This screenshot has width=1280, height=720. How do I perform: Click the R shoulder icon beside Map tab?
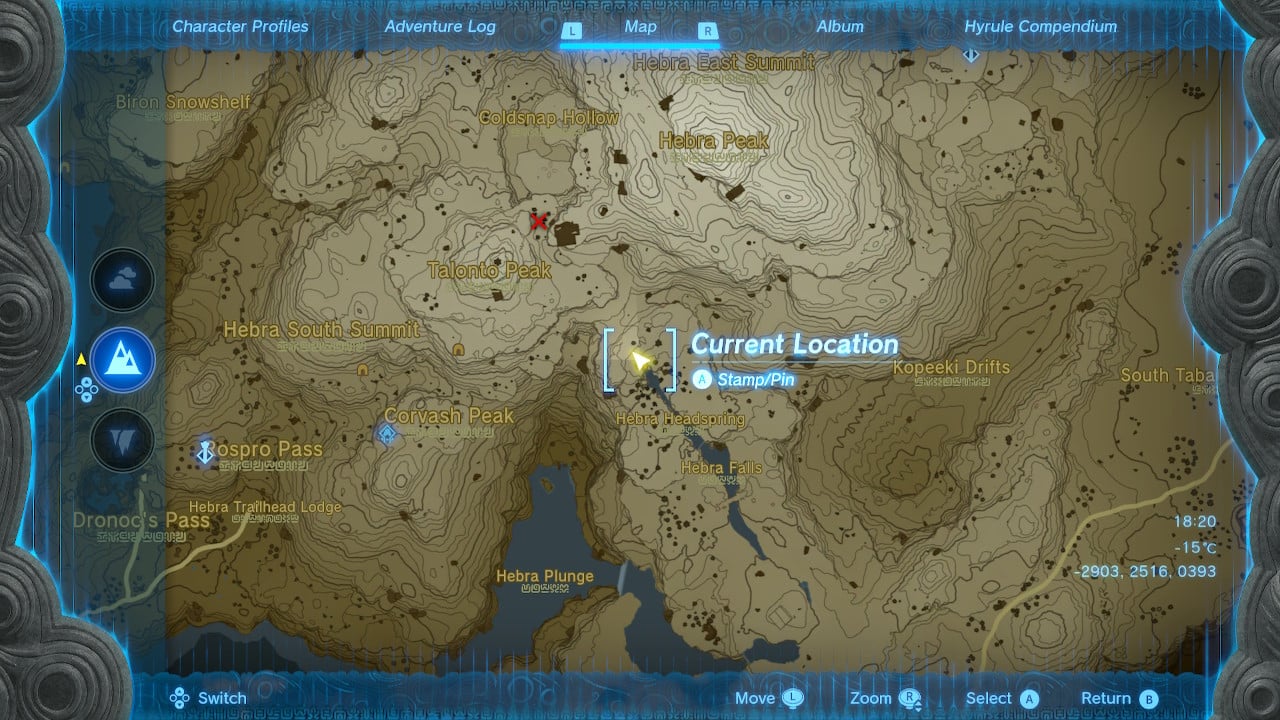pyautogui.click(x=708, y=31)
